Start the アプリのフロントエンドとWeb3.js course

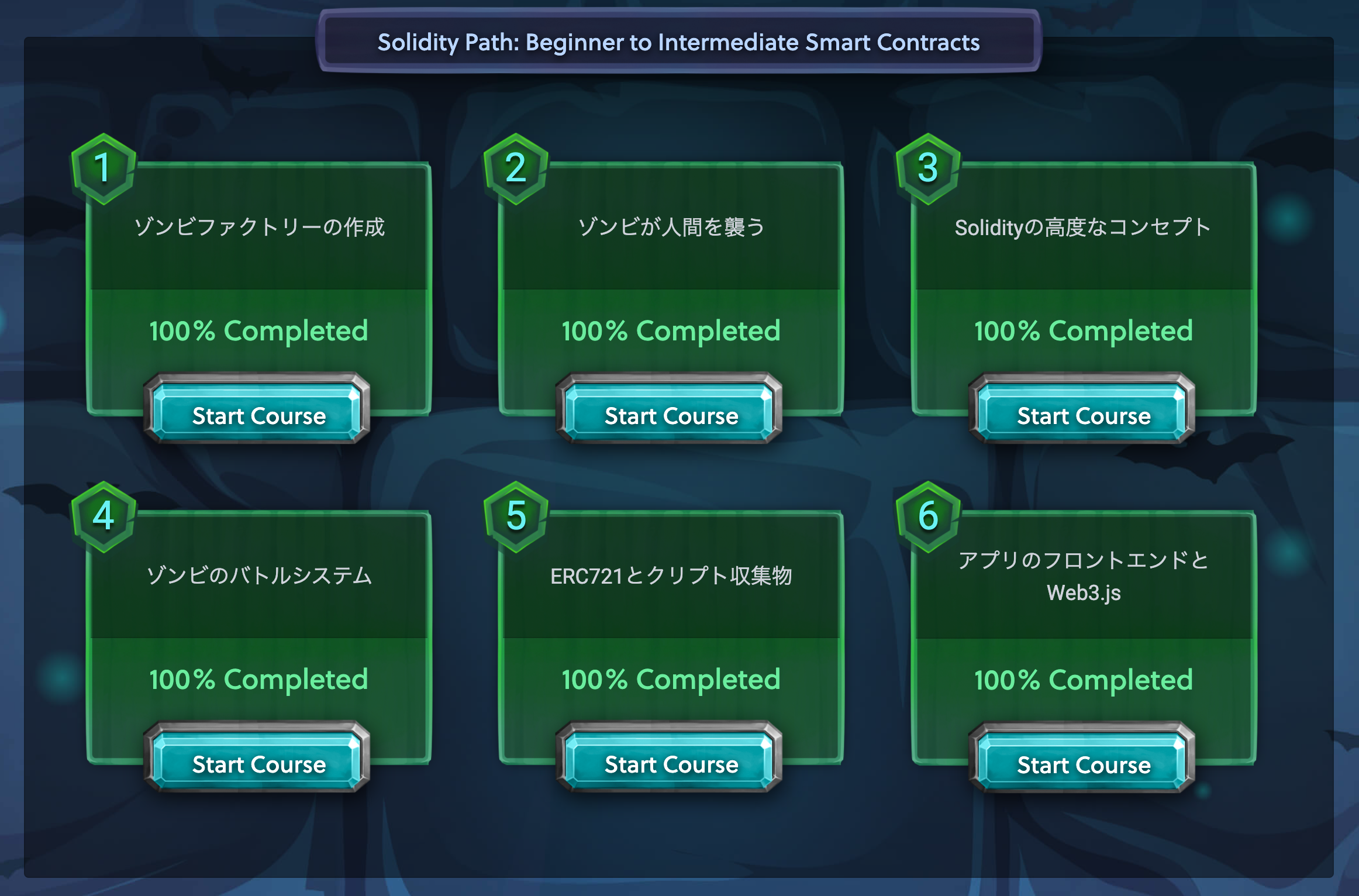[1082, 764]
